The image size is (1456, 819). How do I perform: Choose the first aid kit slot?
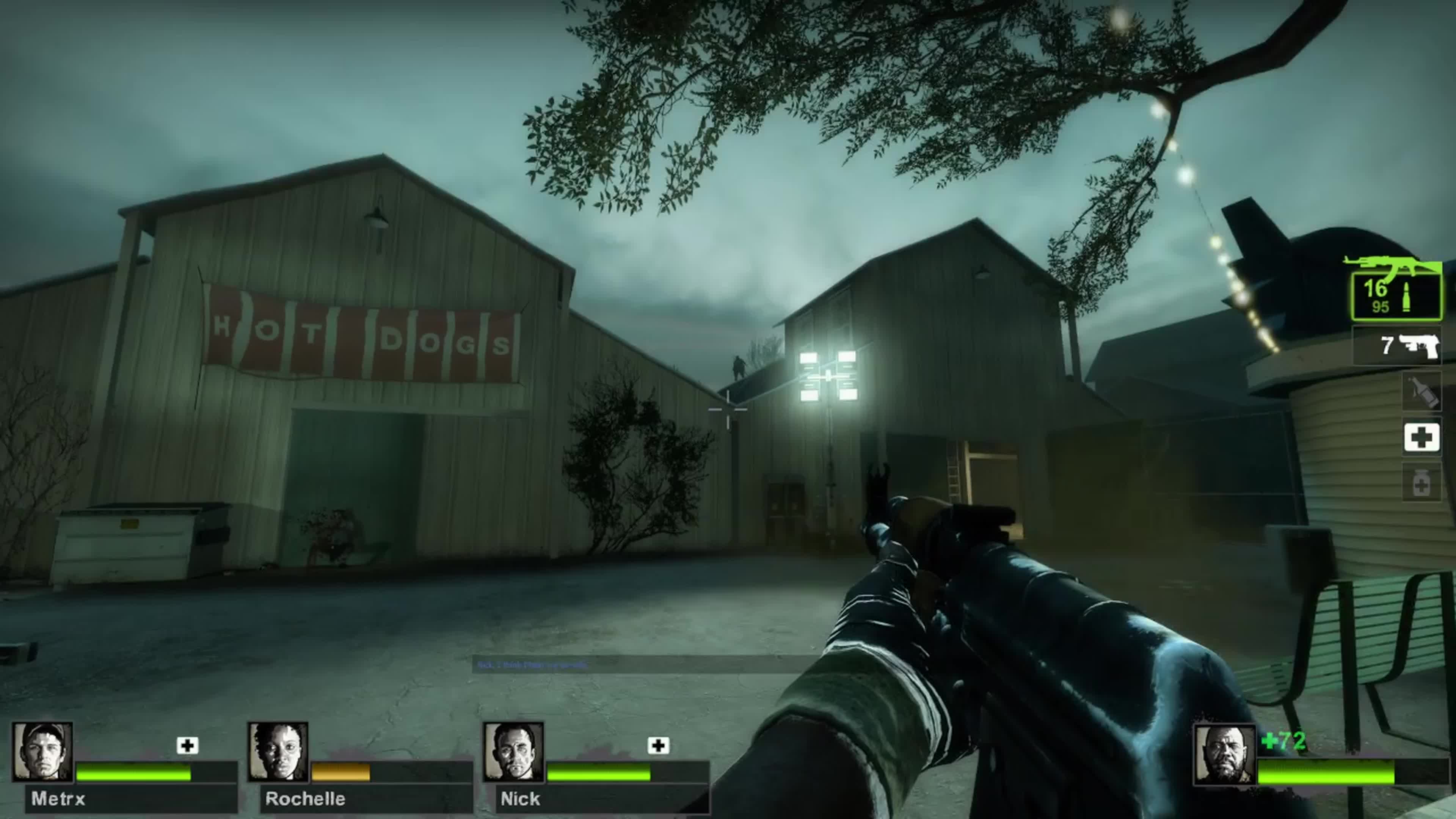(1421, 438)
